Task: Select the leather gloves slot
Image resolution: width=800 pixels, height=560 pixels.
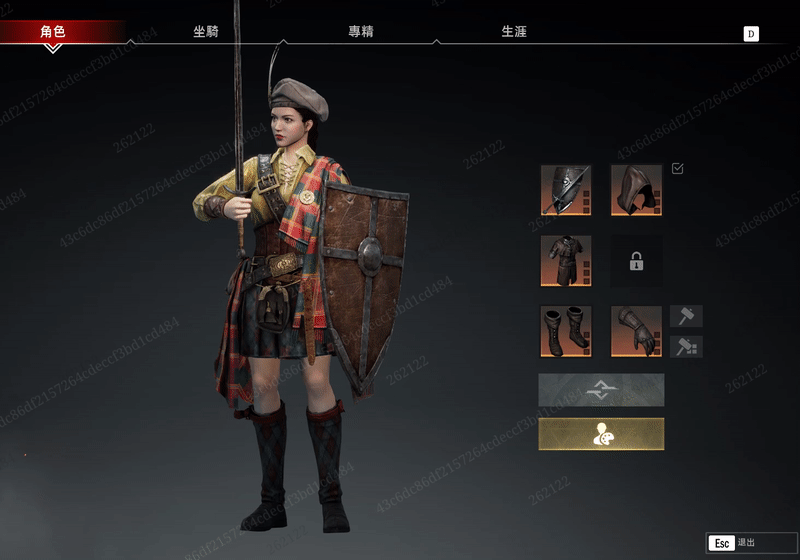Action: point(636,331)
